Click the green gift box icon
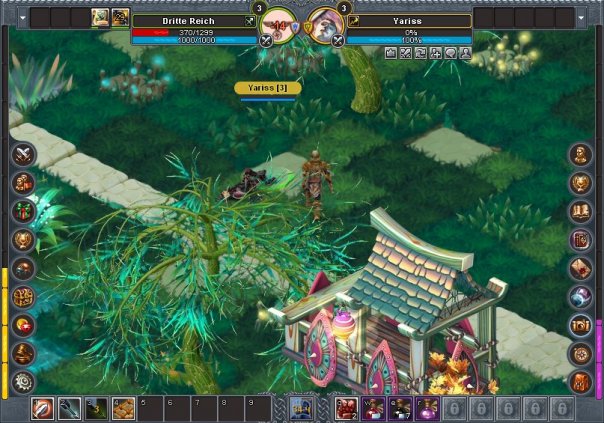 click(24, 212)
